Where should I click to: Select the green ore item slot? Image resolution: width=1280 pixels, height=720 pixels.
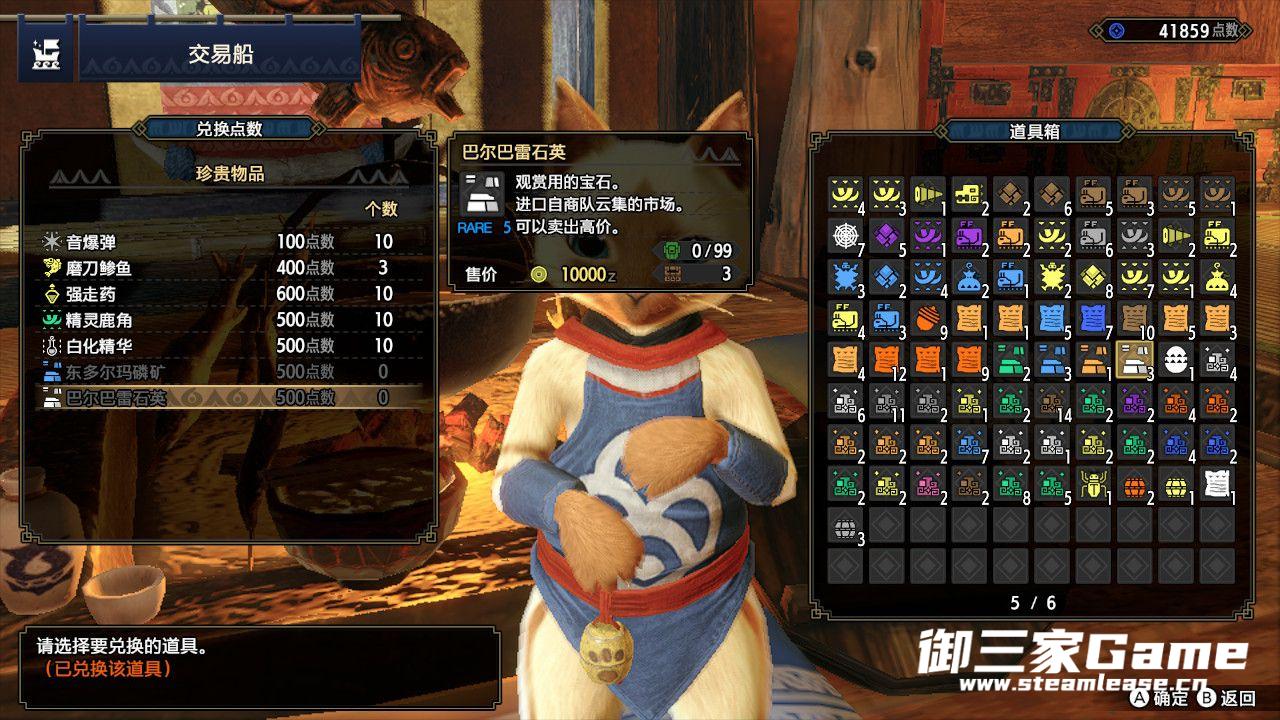point(1011,360)
